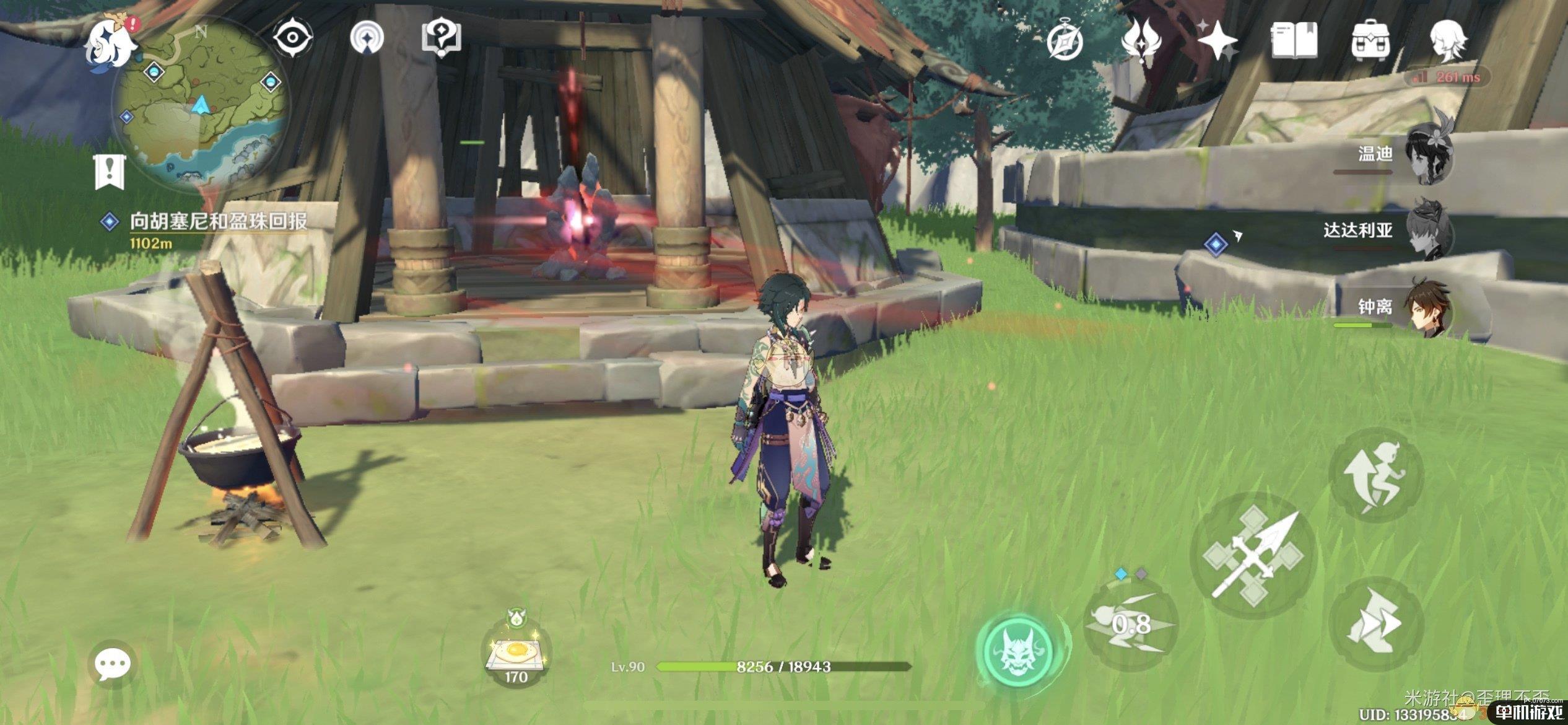This screenshot has width=1568, height=725.
Task: Open the battle pass winged emblem
Action: 1141,40
